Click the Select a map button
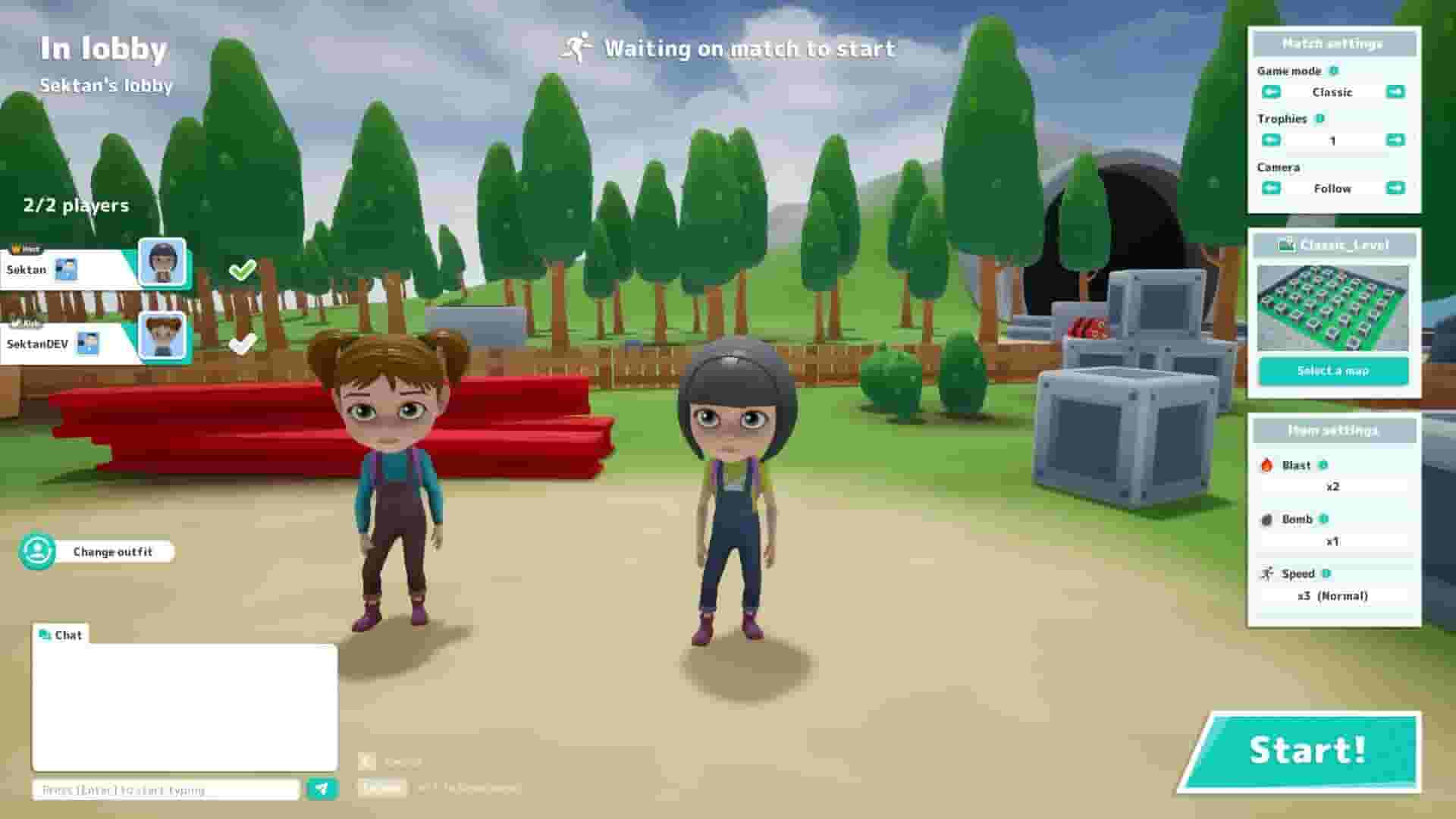This screenshot has height=819, width=1456. pyautogui.click(x=1333, y=371)
